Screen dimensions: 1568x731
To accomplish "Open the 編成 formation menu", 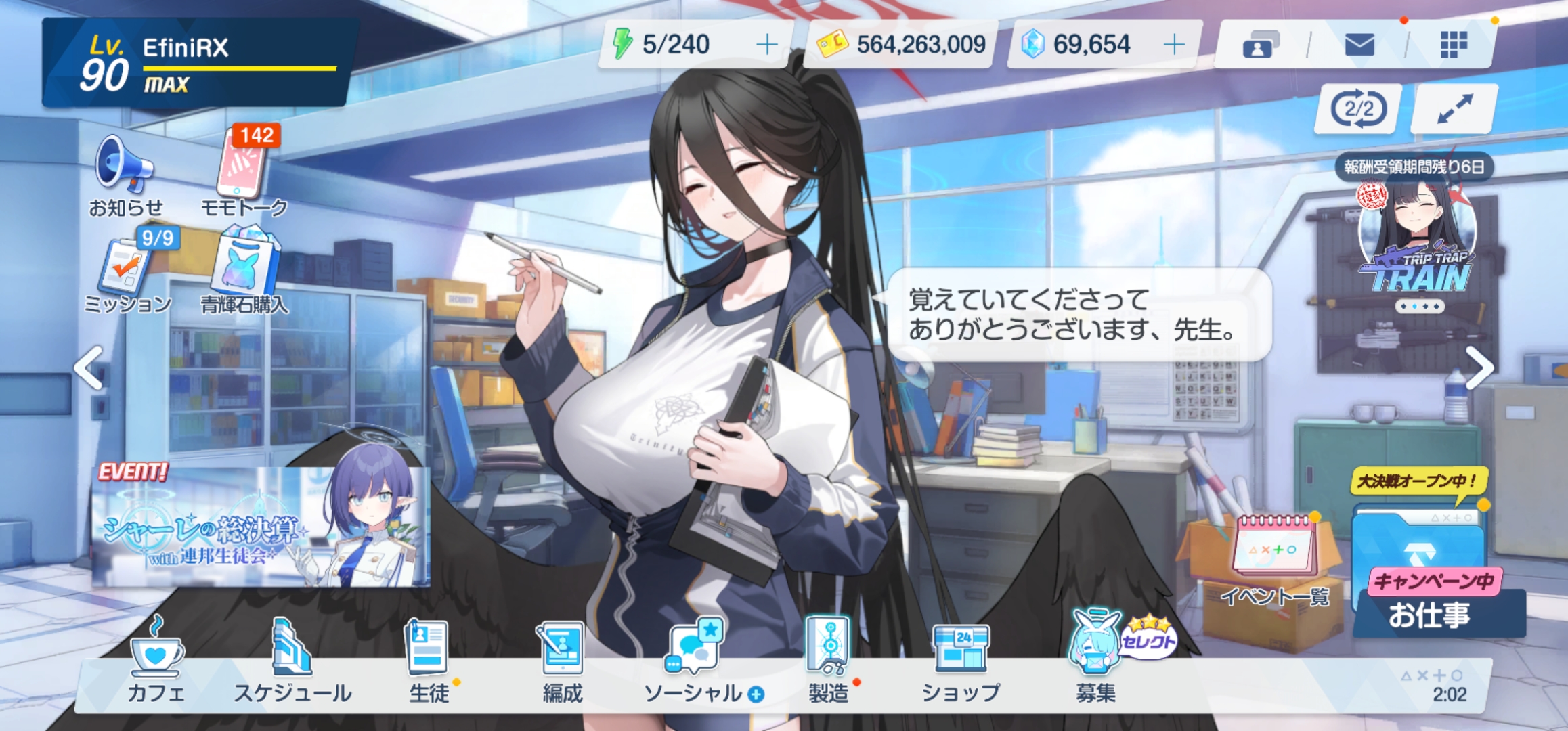I will click(x=563, y=660).
